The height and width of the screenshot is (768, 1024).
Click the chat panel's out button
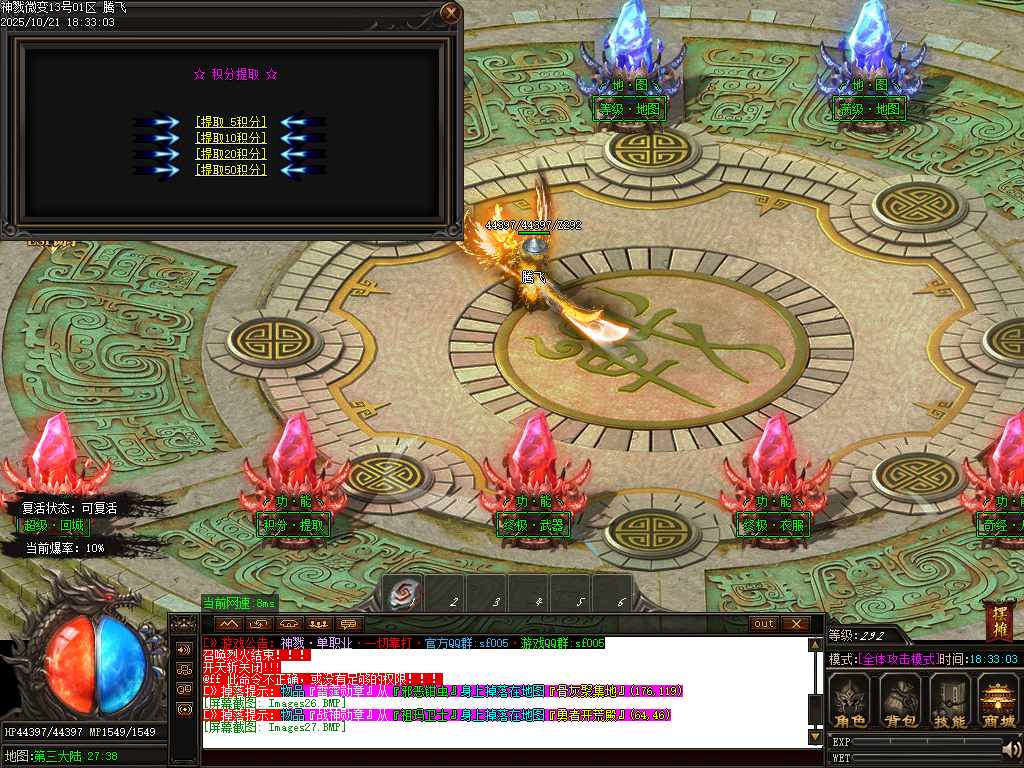[x=764, y=624]
